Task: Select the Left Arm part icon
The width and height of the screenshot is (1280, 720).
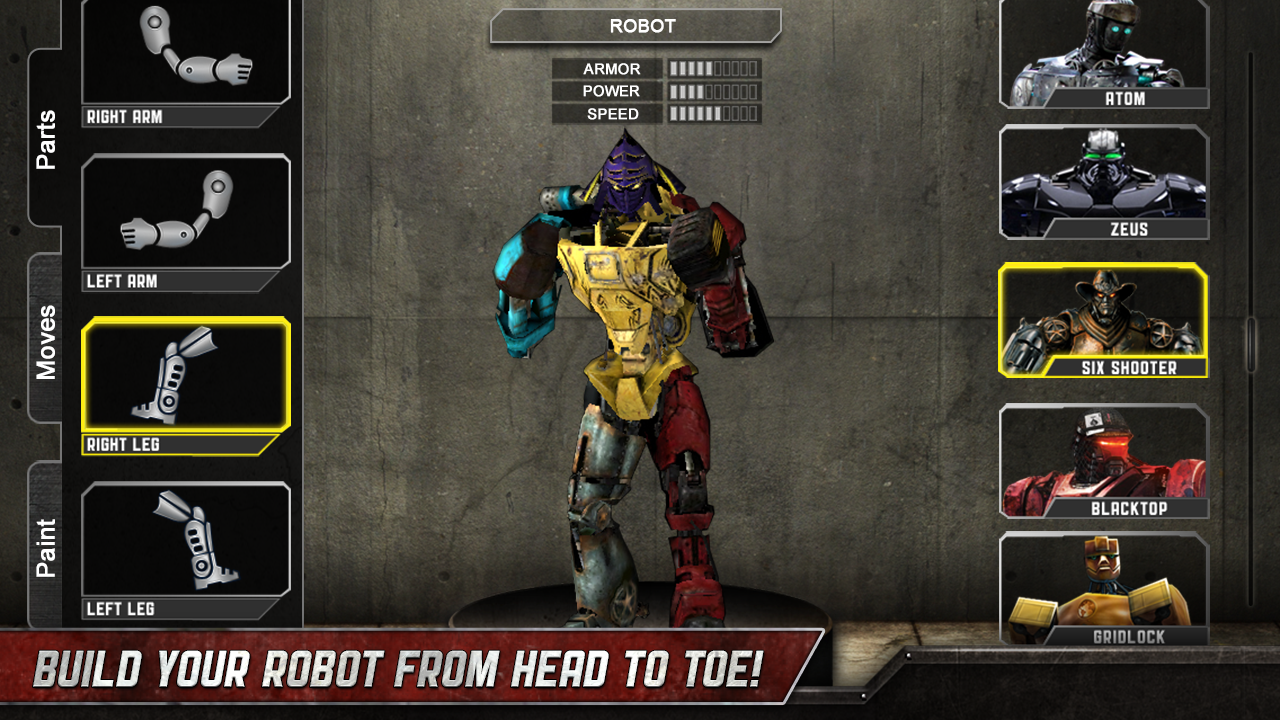Action: (185, 215)
